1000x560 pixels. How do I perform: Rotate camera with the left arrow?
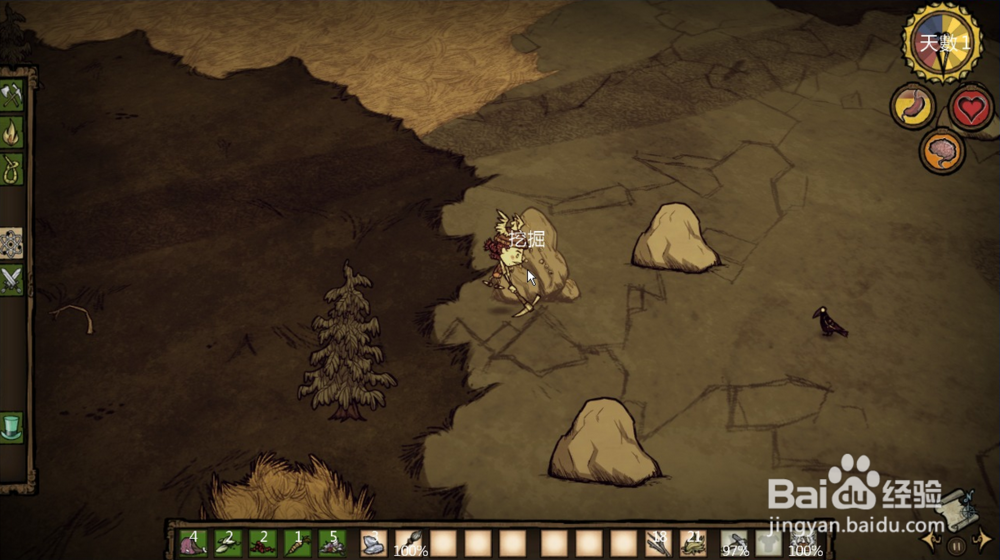pos(933,540)
